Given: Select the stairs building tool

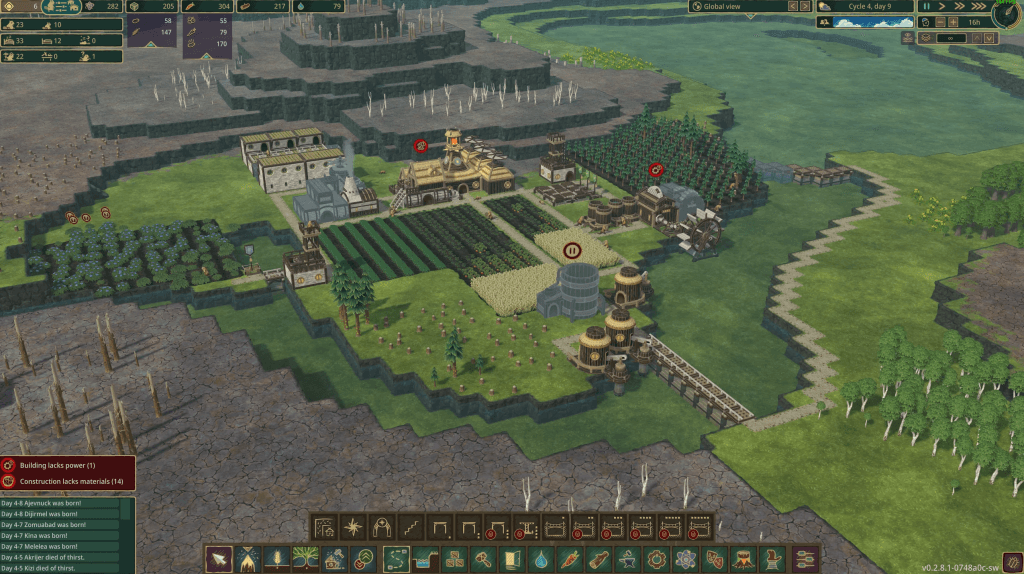Looking at the screenshot, I should 410,526.
